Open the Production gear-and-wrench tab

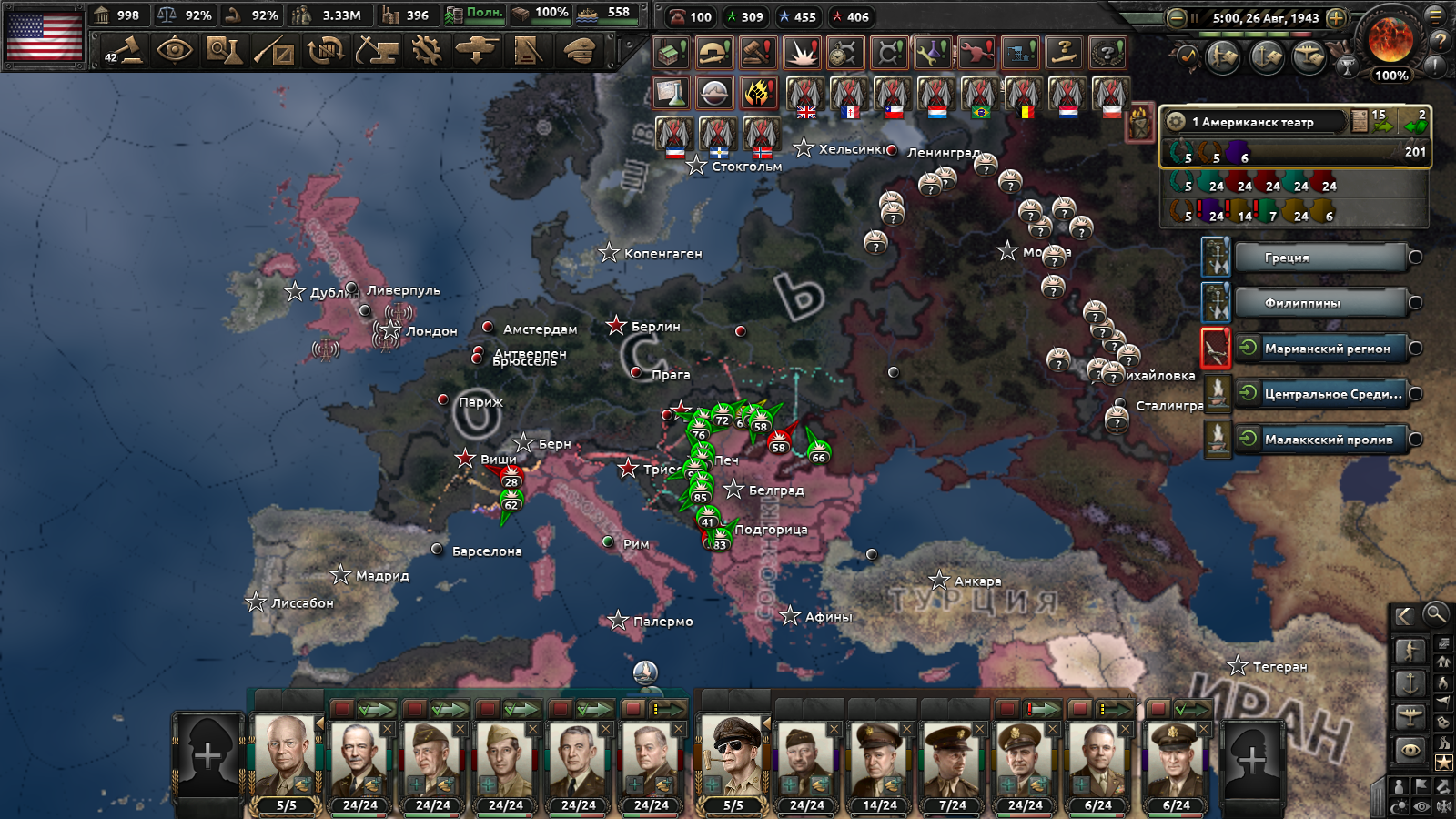[426, 50]
